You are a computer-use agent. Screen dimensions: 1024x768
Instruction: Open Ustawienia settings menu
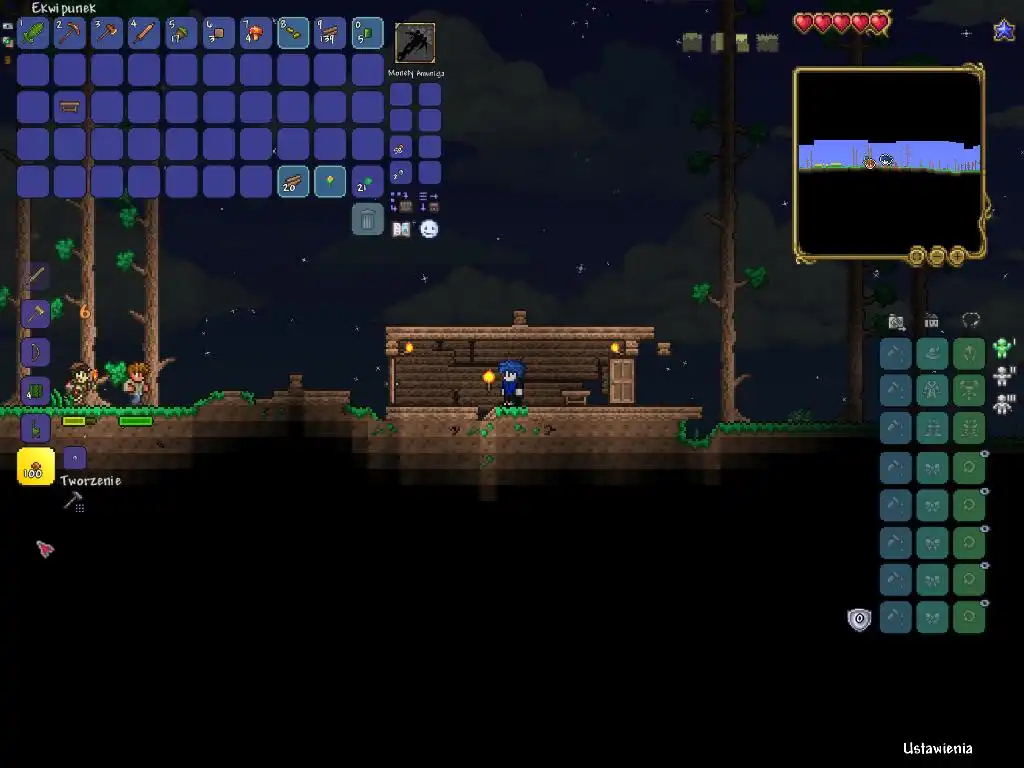937,748
